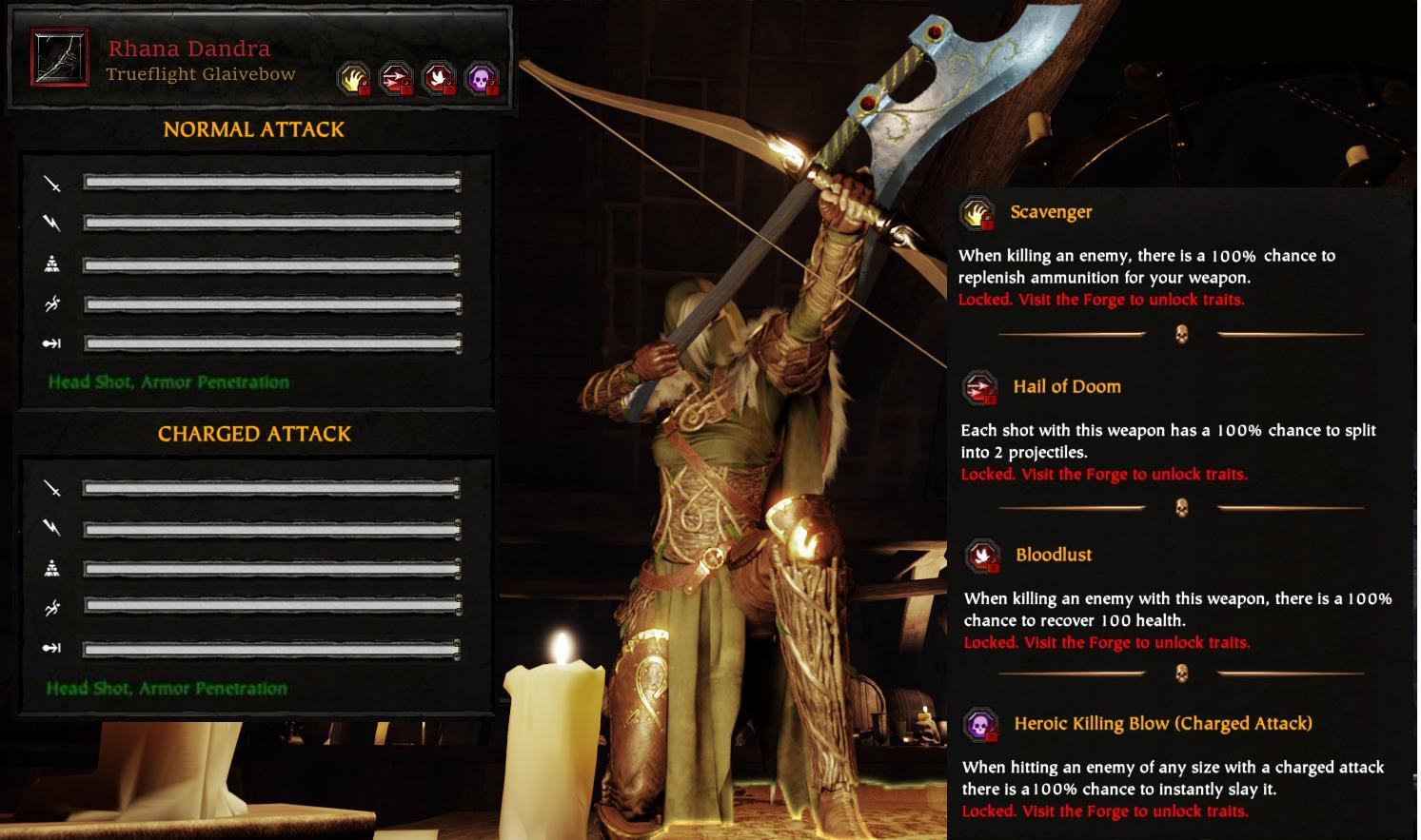The image size is (1421, 840).
Task: Expand the Normal Attack section
Action: (254, 129)
